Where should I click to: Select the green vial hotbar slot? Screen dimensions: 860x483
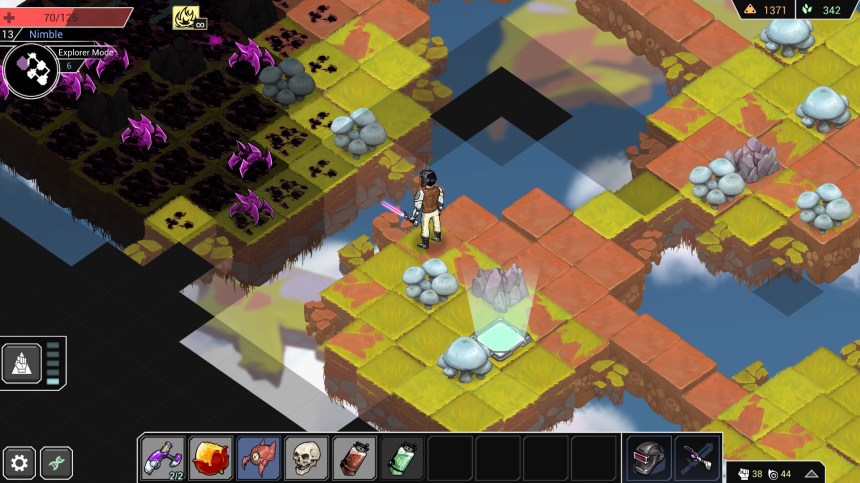tap(402, 458)
